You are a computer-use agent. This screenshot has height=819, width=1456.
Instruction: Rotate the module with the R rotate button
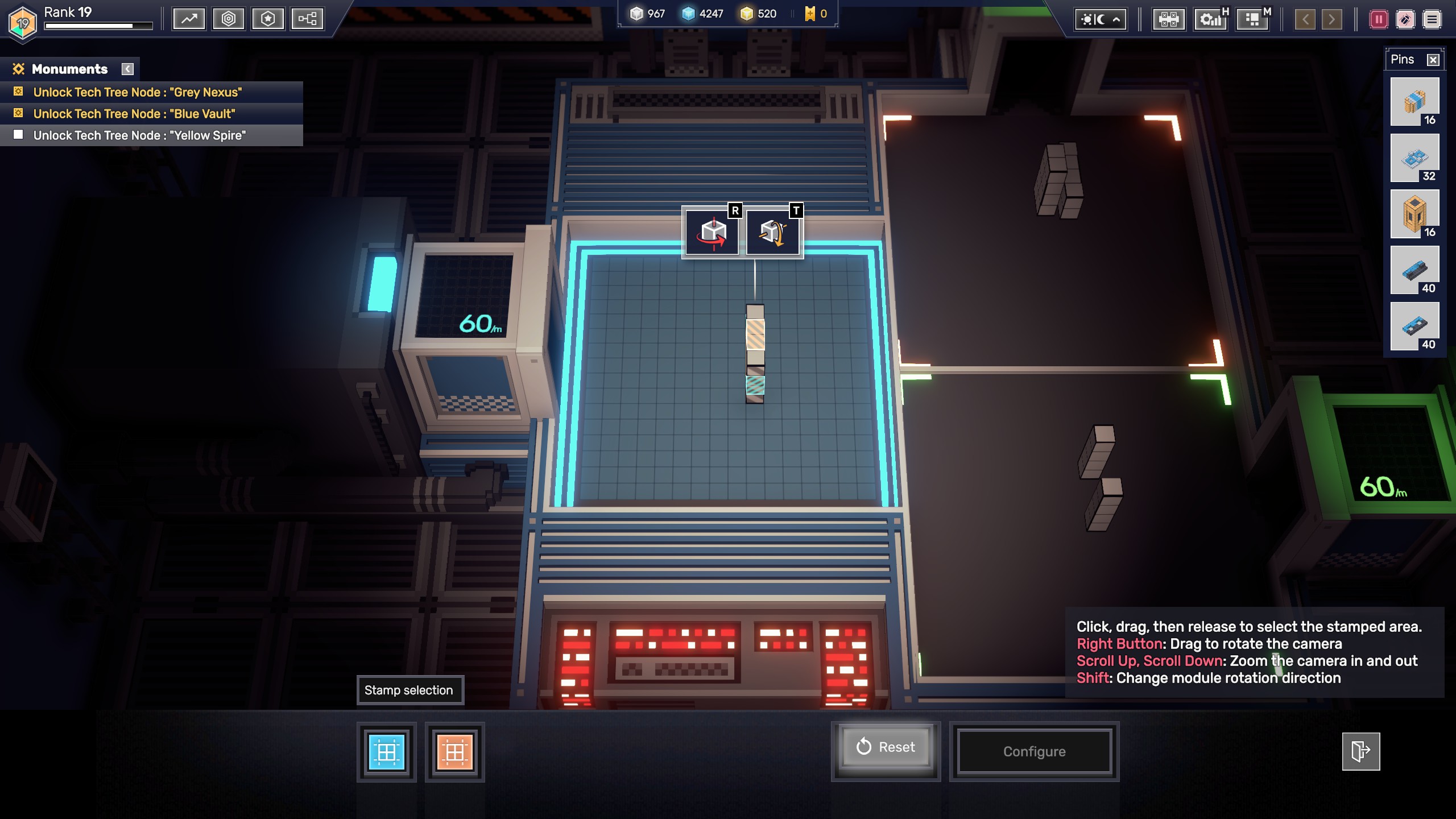pyautogui.click(x=713, y=233)
